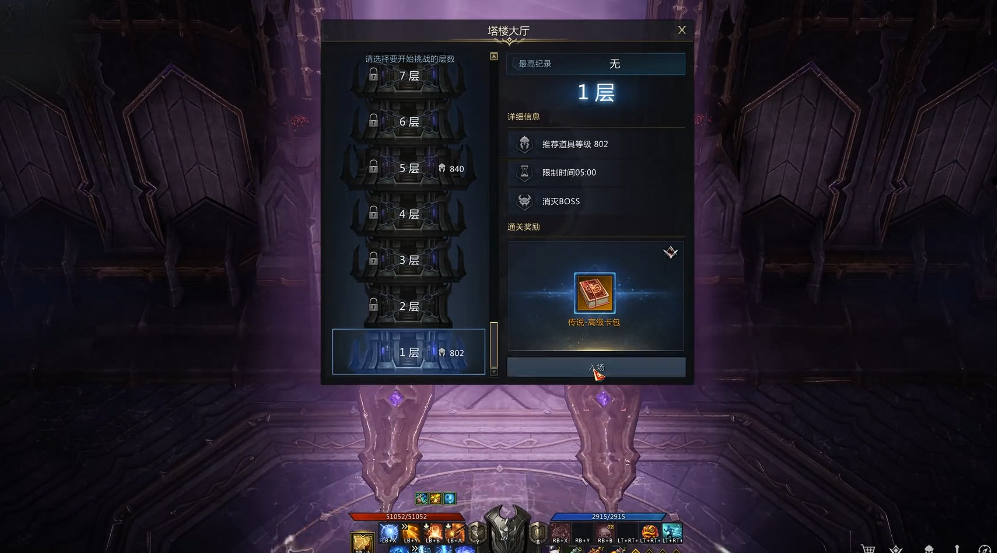Use the orange lion-face skill icon
The width and height of the screenshot is (997, 553).
click(x=651, y=531)
